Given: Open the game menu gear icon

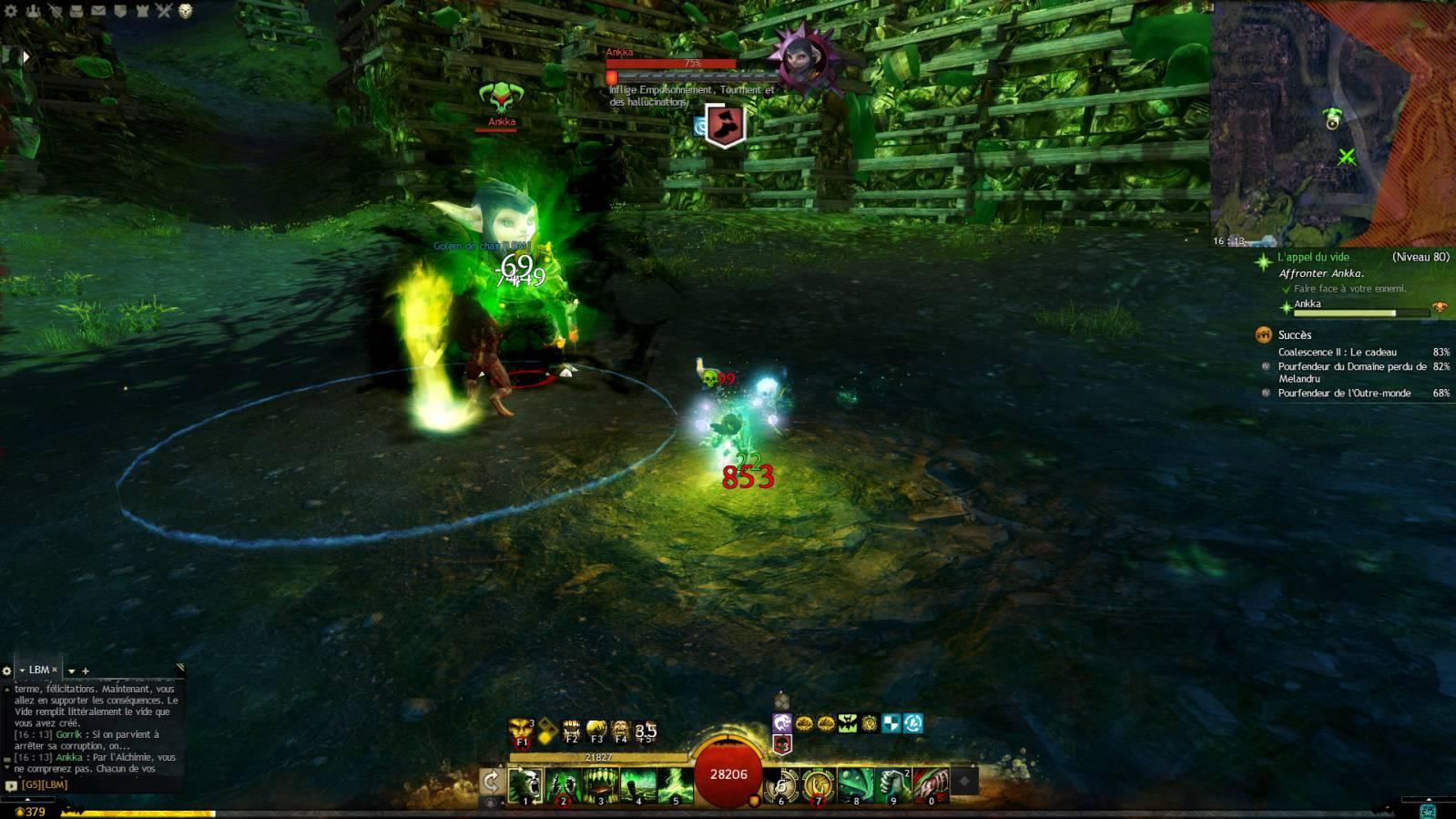Looking at the screenshot, I should 11,11.
